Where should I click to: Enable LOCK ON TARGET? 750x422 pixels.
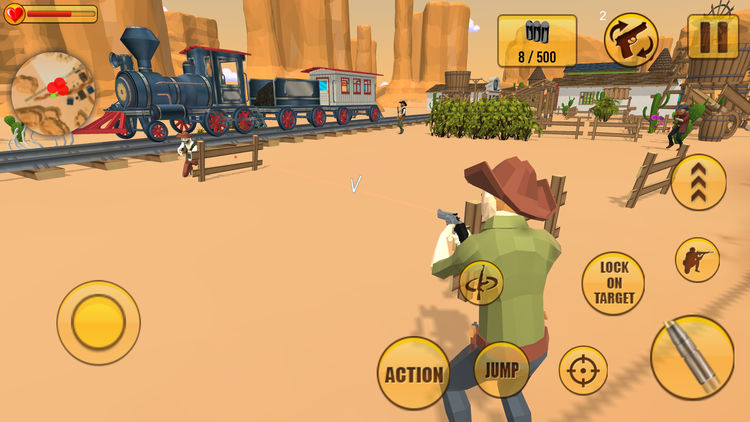(x=613, y=283)
